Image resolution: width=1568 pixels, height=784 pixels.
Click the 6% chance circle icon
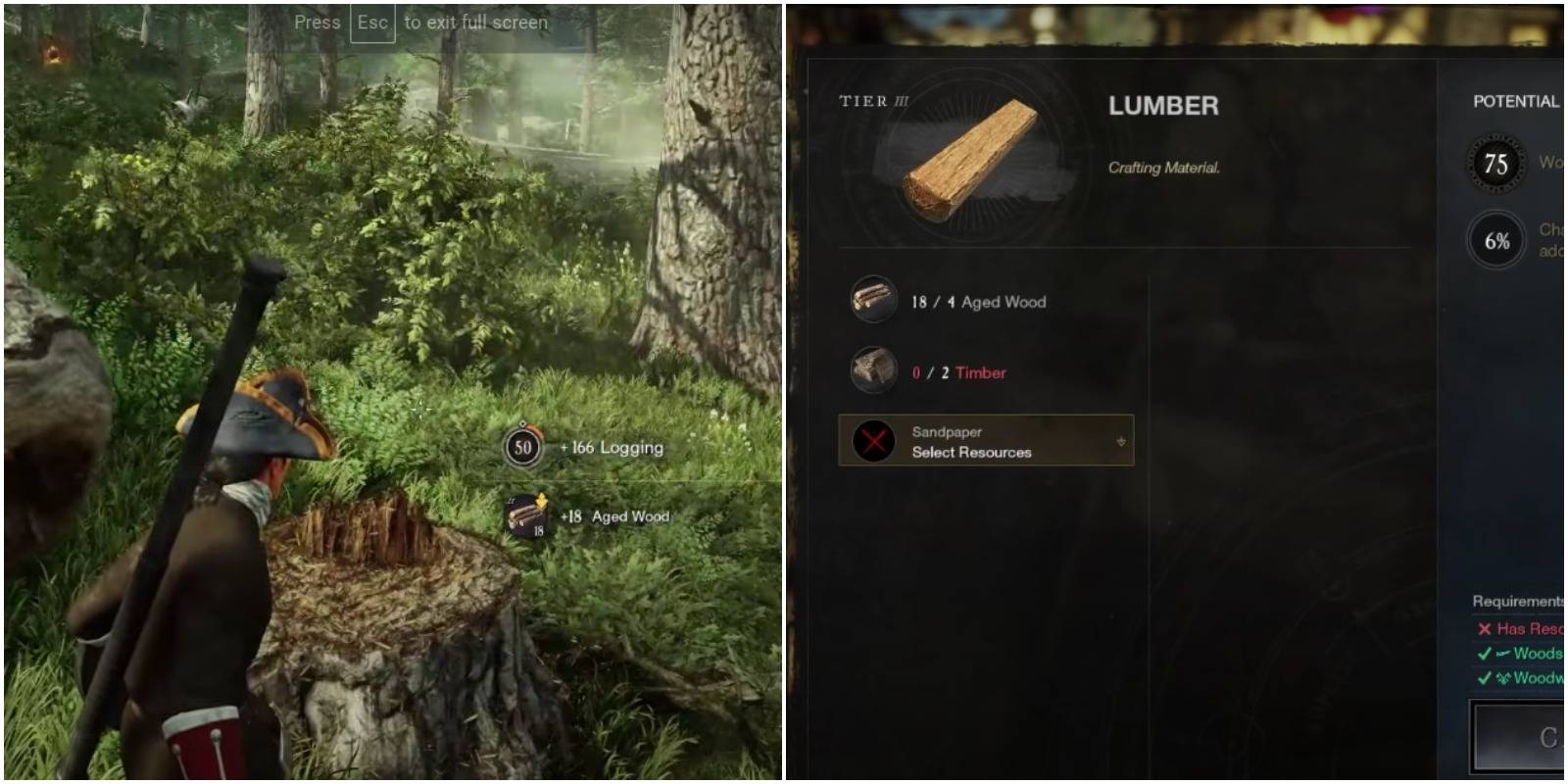[x=1498, y=238]
